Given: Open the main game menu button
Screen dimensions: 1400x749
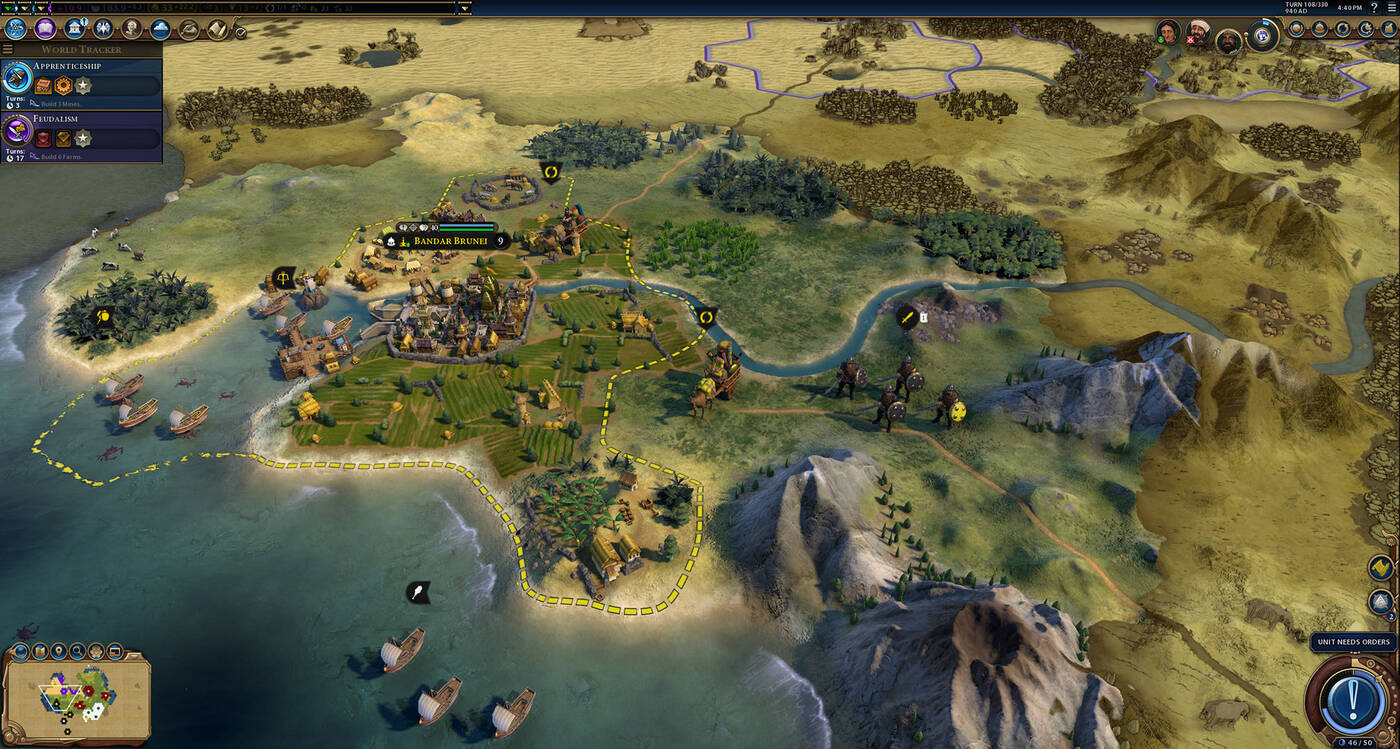Looking at the screenshot, I should (x=1390, y=7).
